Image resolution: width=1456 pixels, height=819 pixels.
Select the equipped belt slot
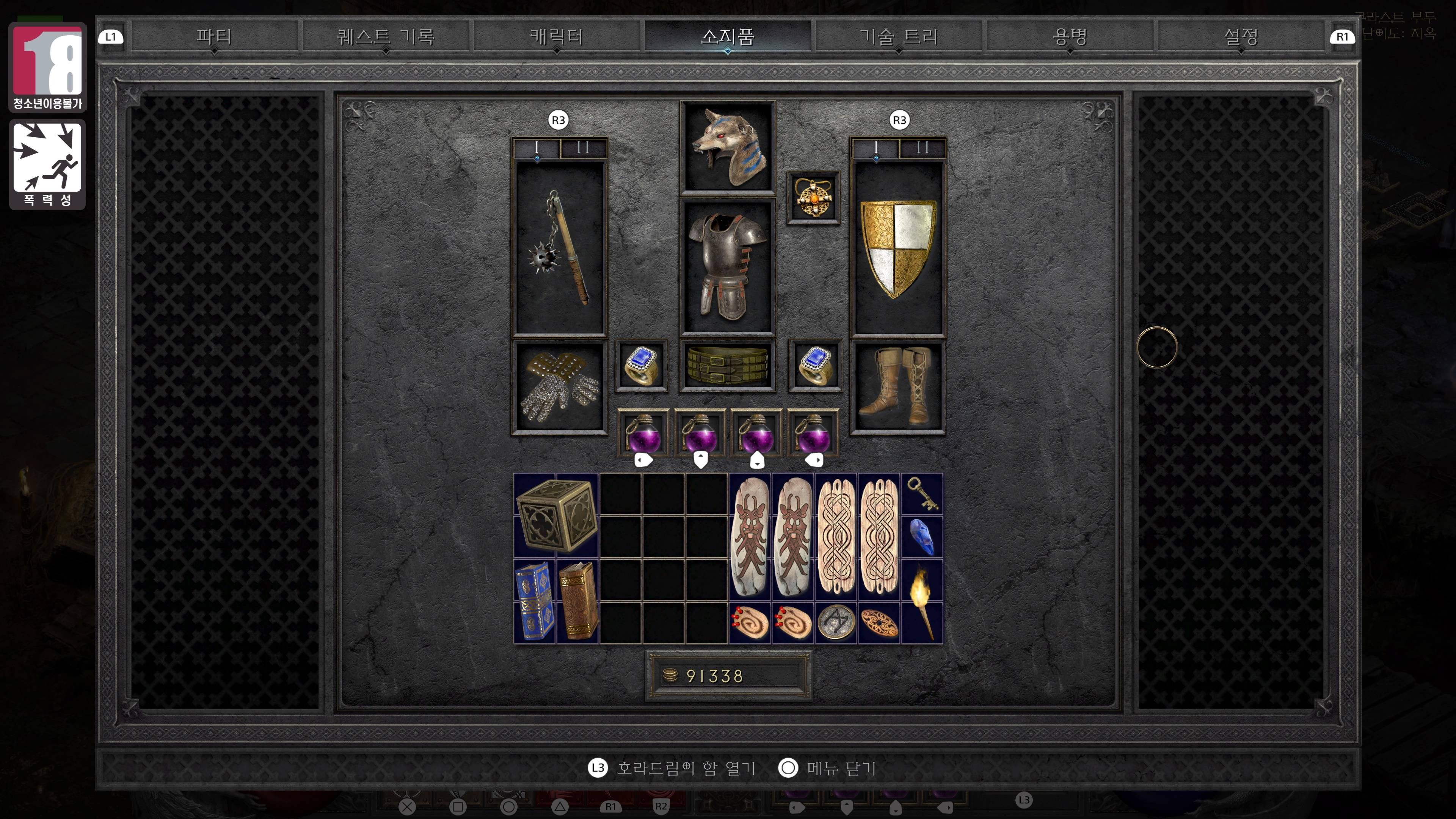(728, 366)
